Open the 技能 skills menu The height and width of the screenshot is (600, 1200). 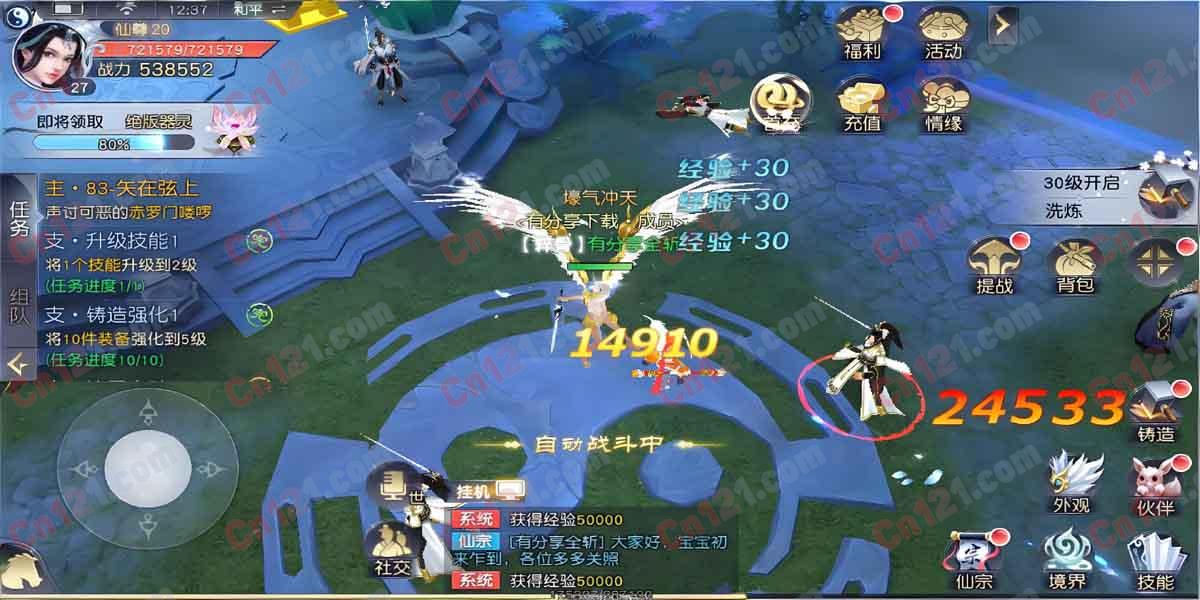tap(1156, 560)
